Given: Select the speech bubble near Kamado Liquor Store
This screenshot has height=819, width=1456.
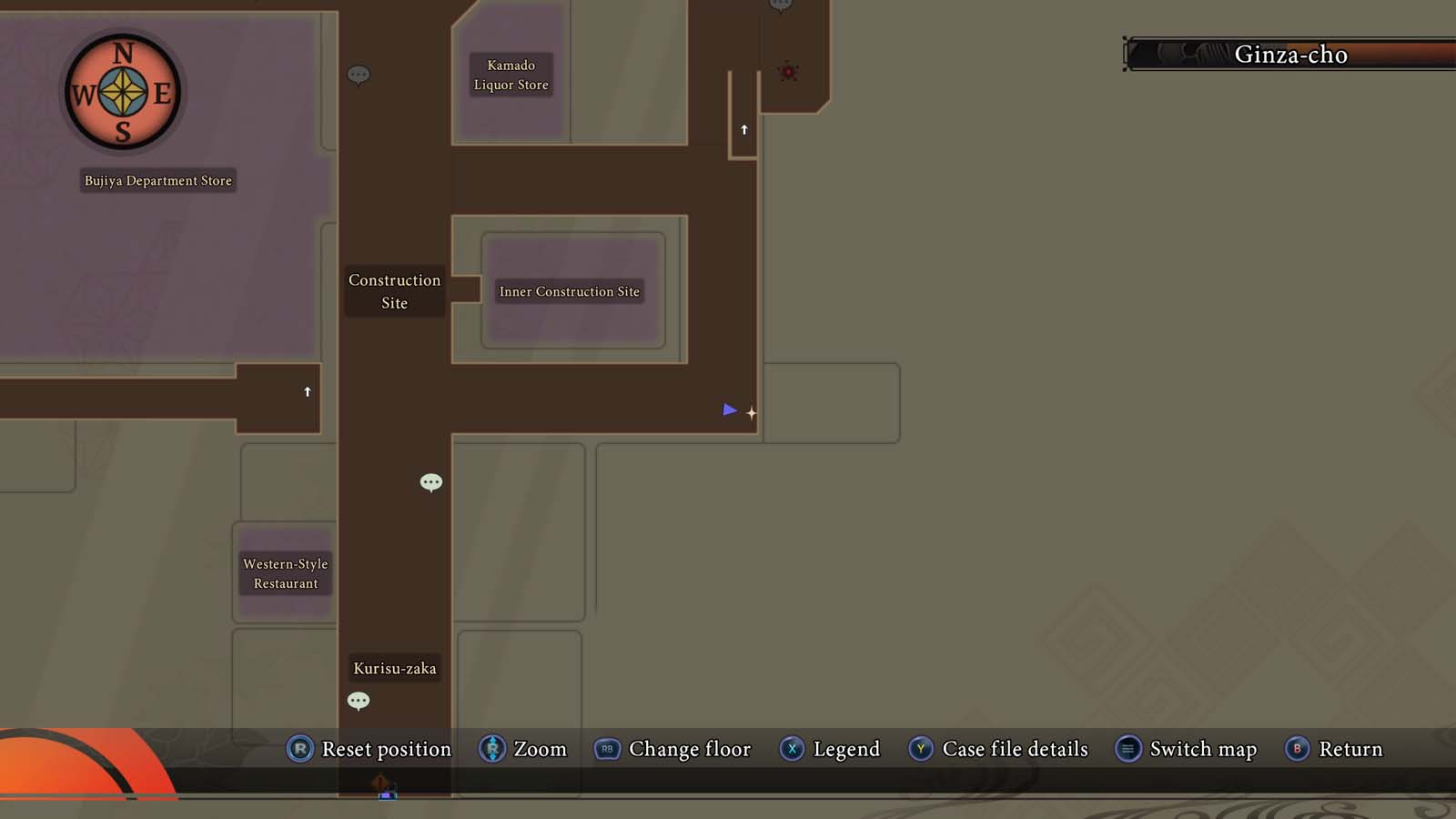Looking at the screenshot, I should [359, 75].
